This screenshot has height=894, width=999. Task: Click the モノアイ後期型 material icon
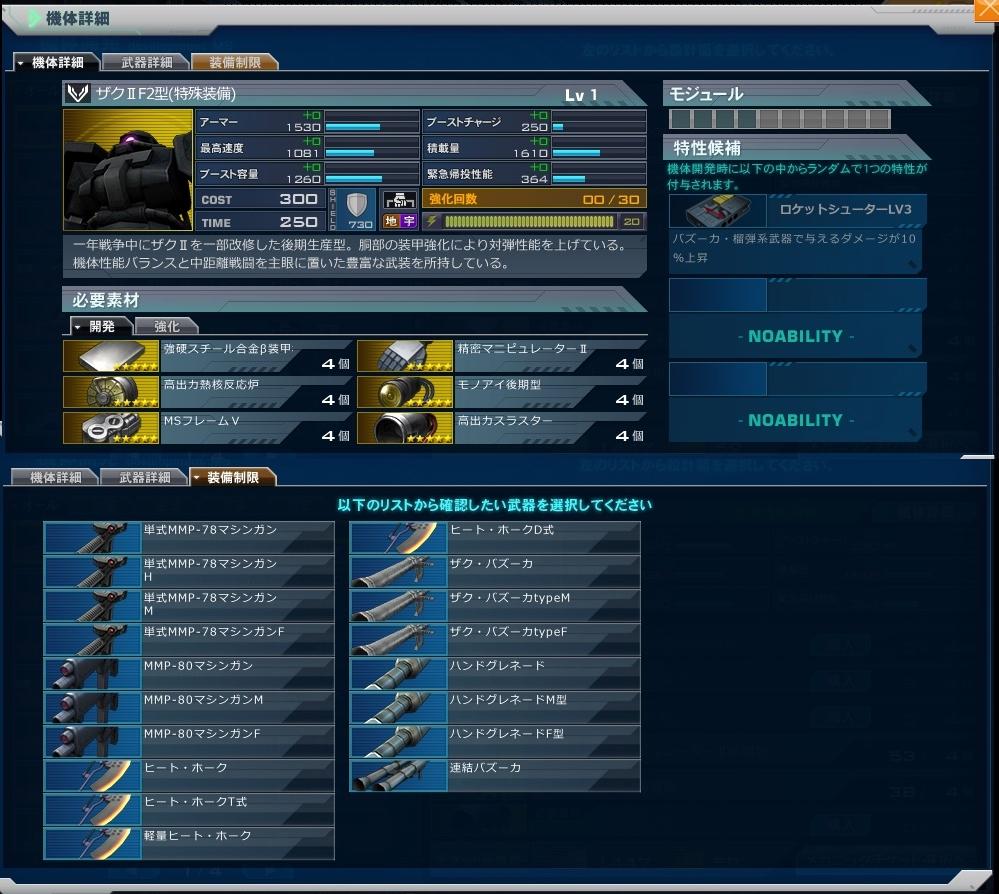pyautogui.click(x=404, y=391)
